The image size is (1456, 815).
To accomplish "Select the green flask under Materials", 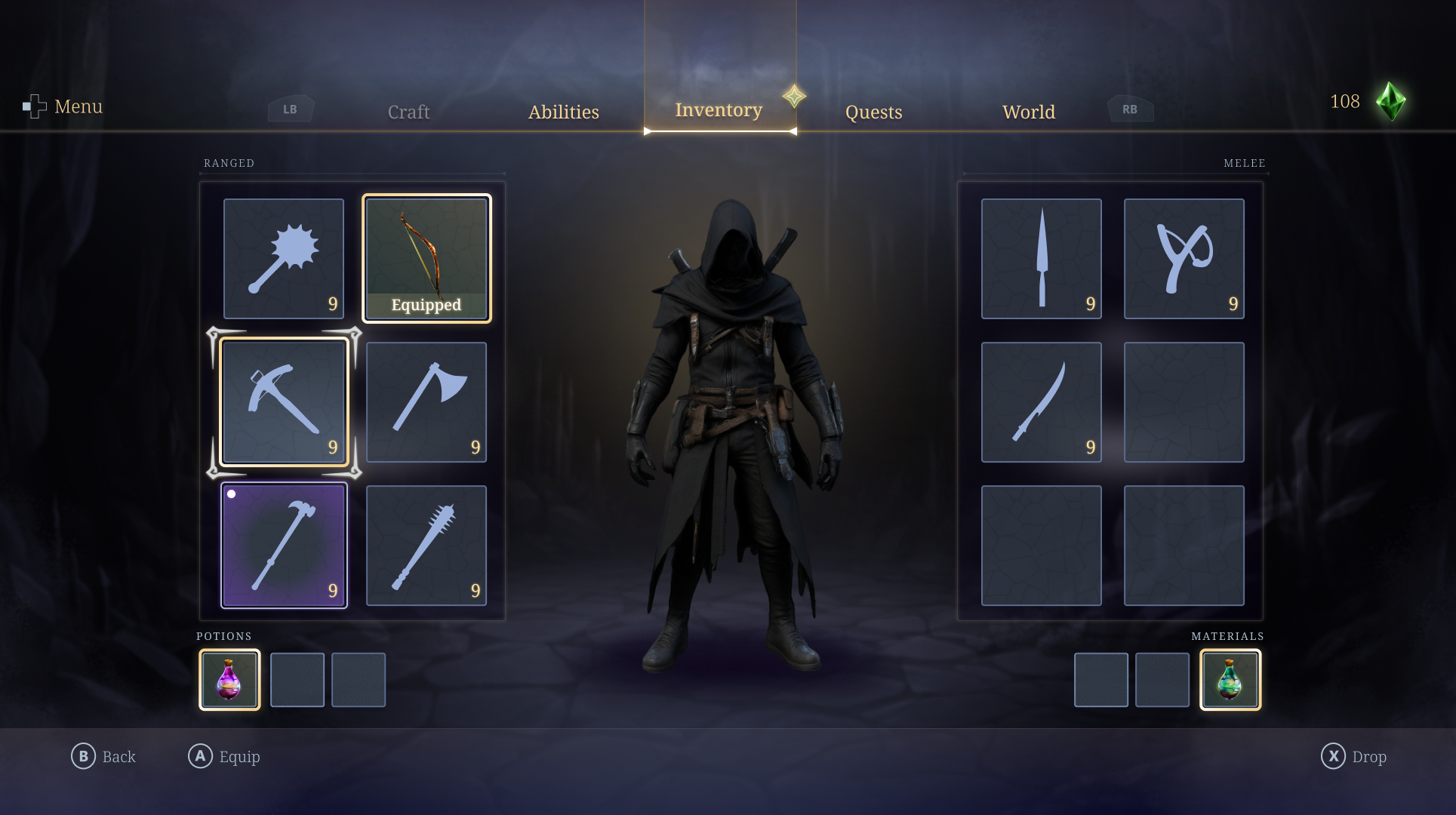I will (x=1230, y=678).
